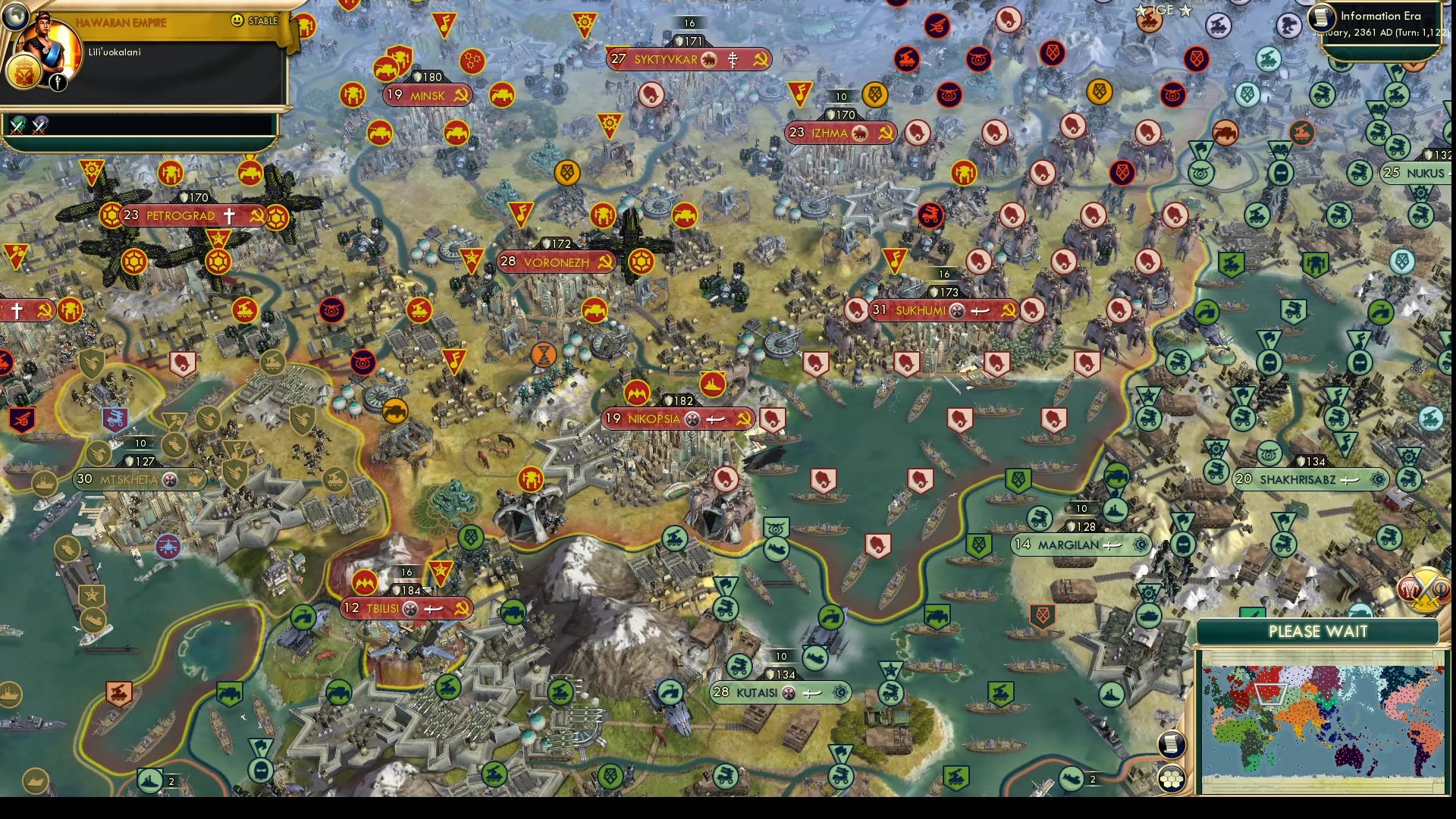Click the Information Era scroll icon
The image size is (1456, 819).
[1320, 17]
